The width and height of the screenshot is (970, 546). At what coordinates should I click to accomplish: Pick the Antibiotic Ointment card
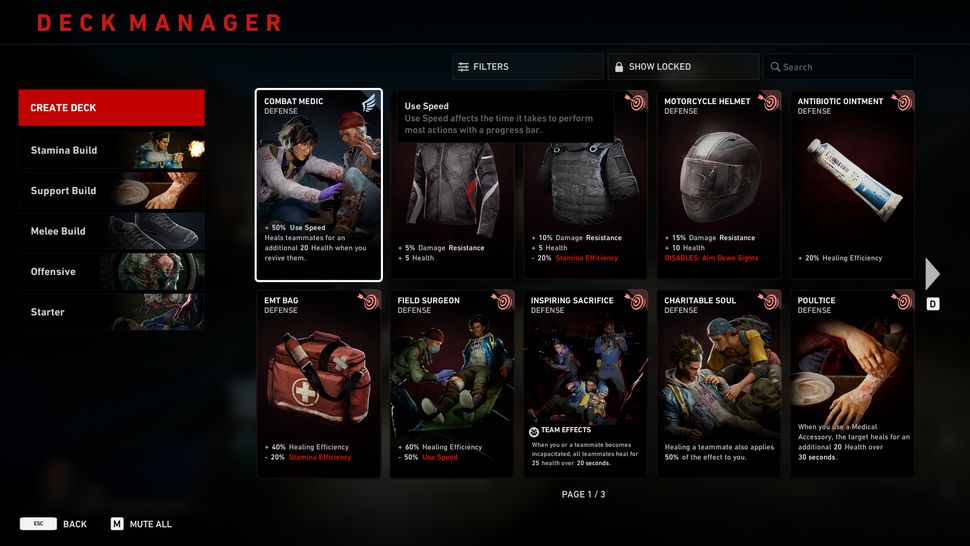[852, 186]
